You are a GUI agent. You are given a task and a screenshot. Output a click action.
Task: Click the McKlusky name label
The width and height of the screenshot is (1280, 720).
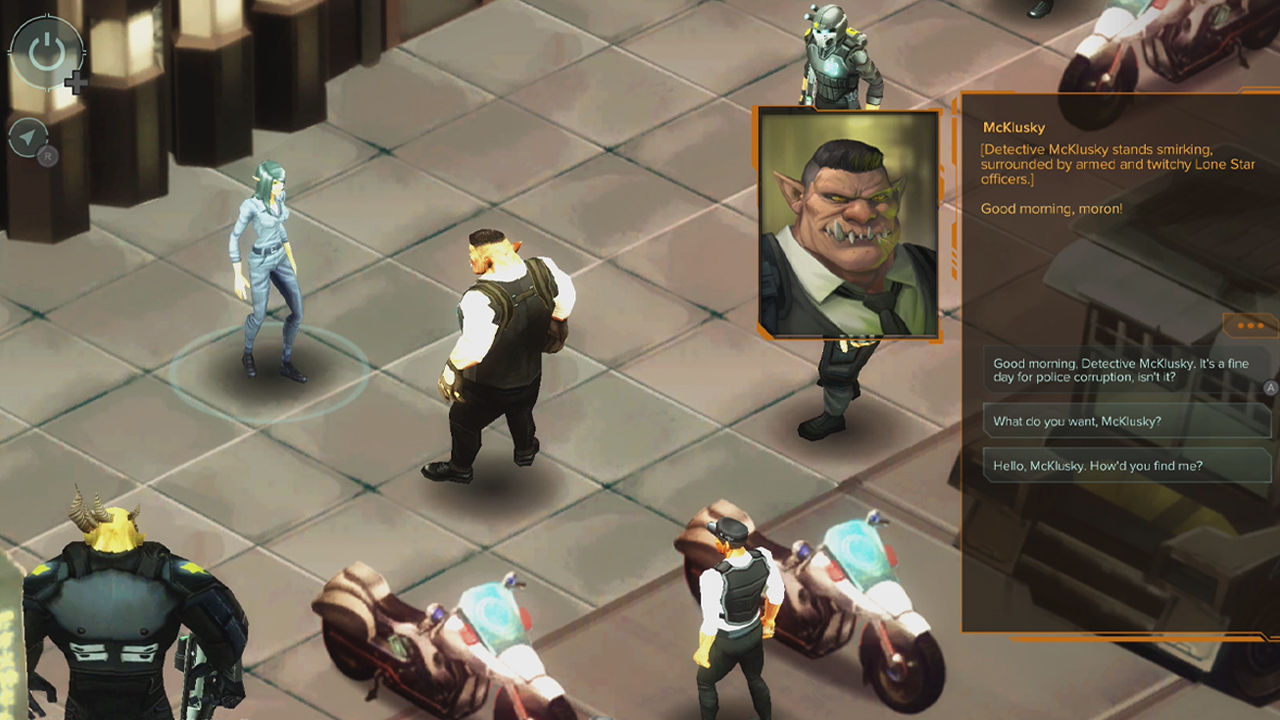tap(1013, 127)
